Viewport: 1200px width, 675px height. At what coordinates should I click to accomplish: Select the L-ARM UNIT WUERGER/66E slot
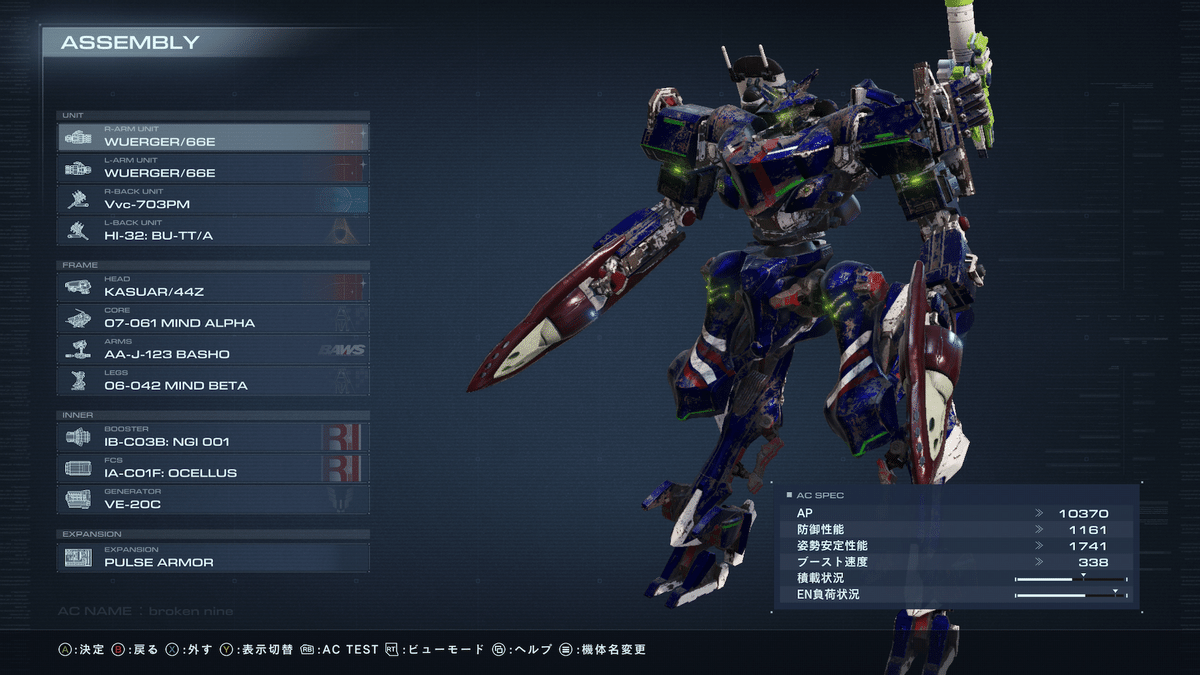[213, 168]
